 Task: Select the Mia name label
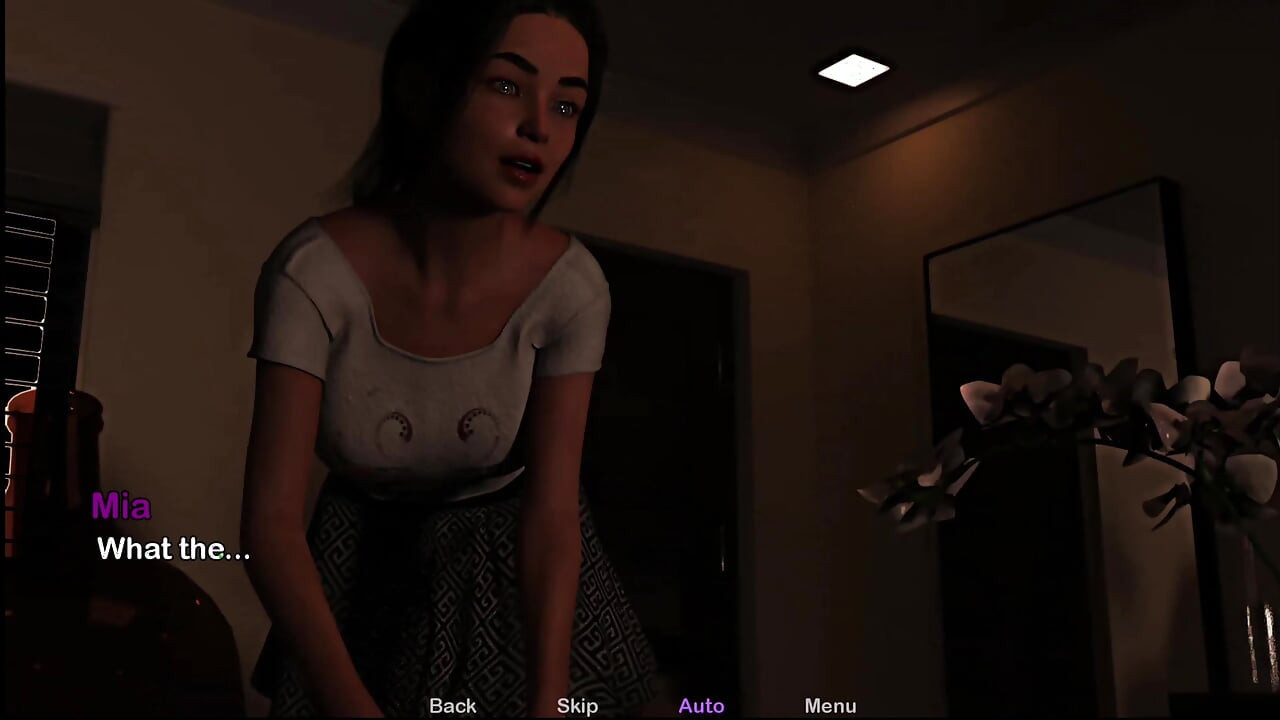[x=123, y=508]
